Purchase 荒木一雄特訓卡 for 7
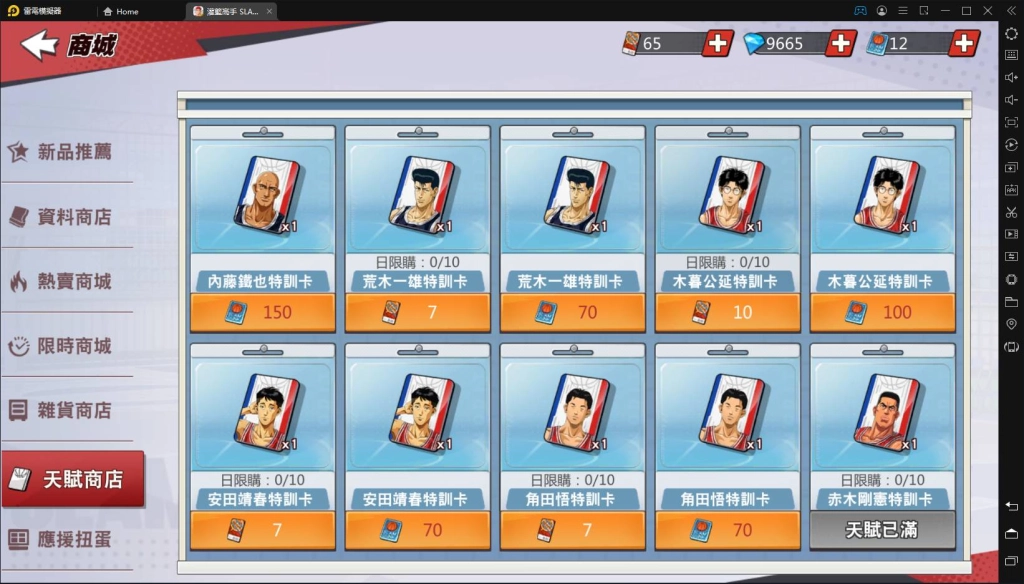 click(418, 312)
